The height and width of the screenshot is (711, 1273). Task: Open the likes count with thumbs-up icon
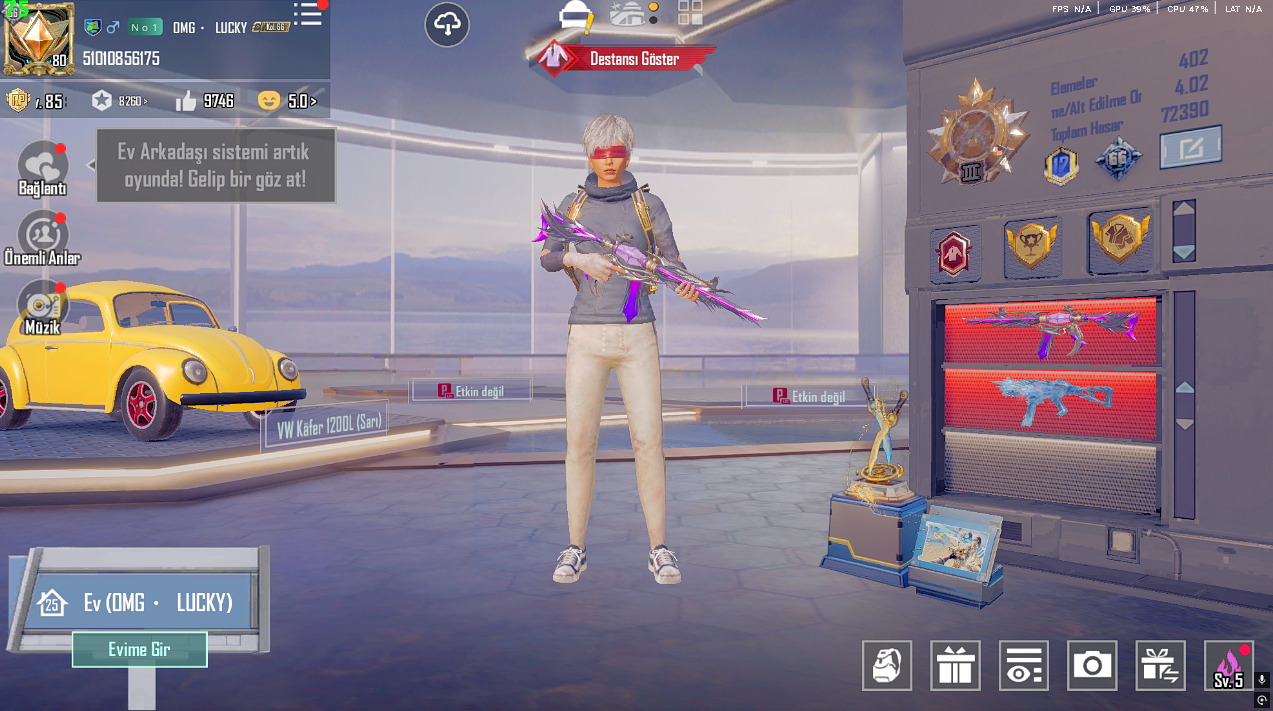coord(205,100)
